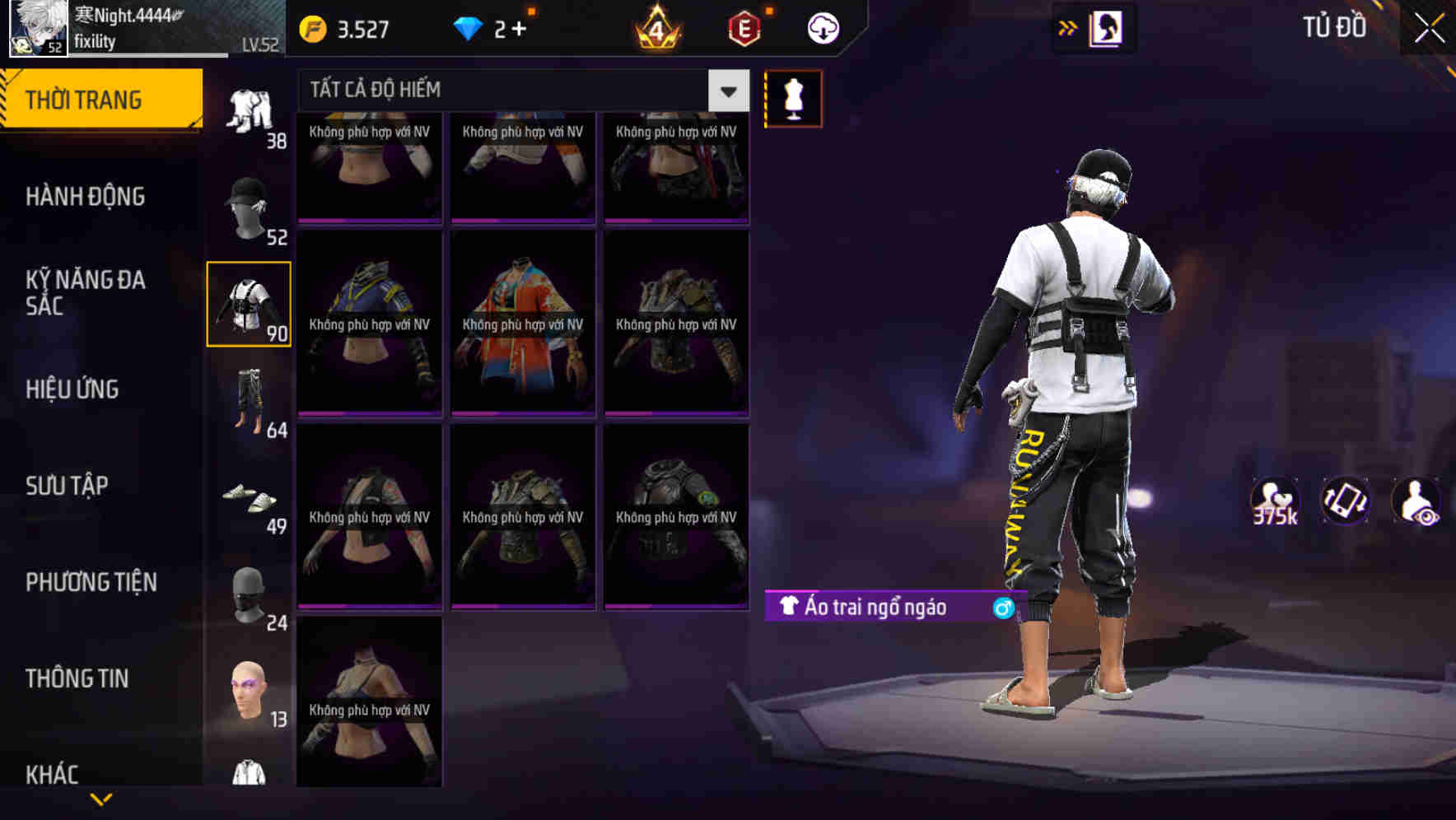Click the red E badge in the top bar

point(742,27)
